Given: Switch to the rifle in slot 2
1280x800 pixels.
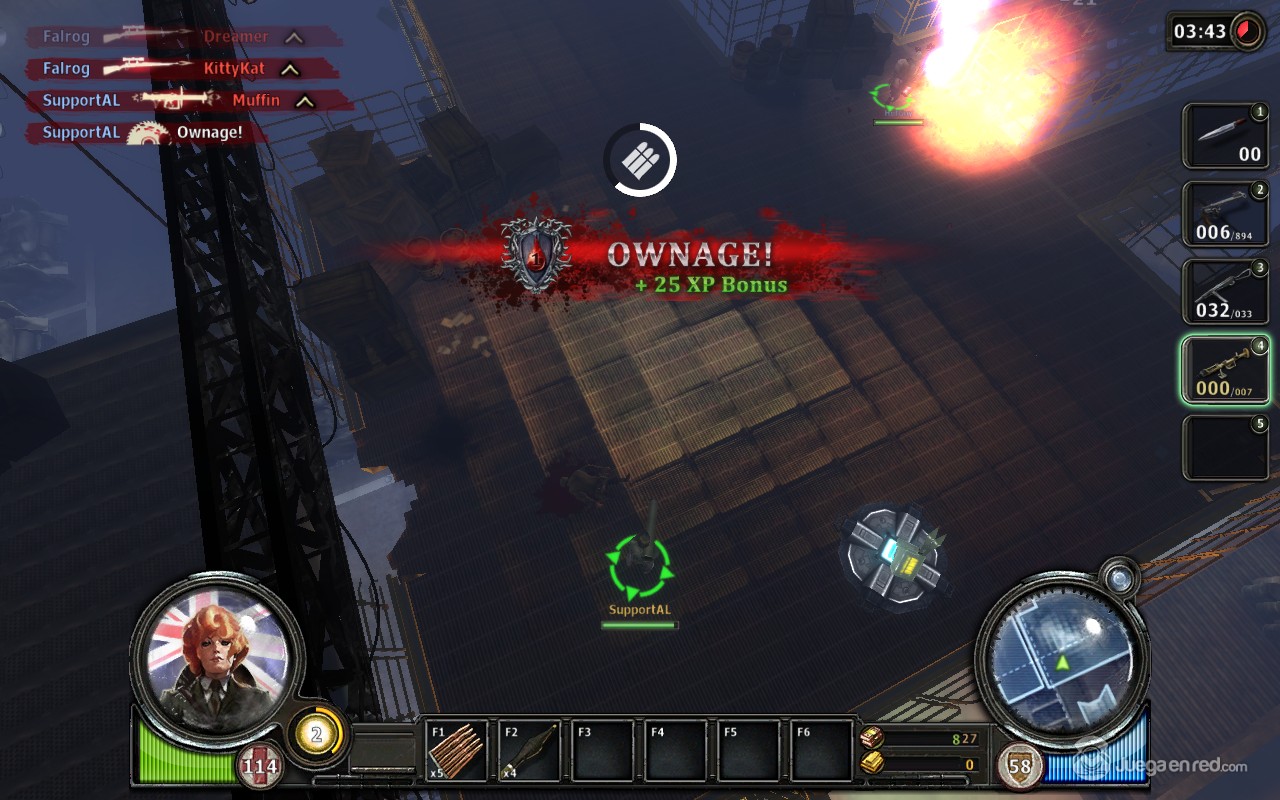Looking at the screenshot, I should [x=1225, y=213].
